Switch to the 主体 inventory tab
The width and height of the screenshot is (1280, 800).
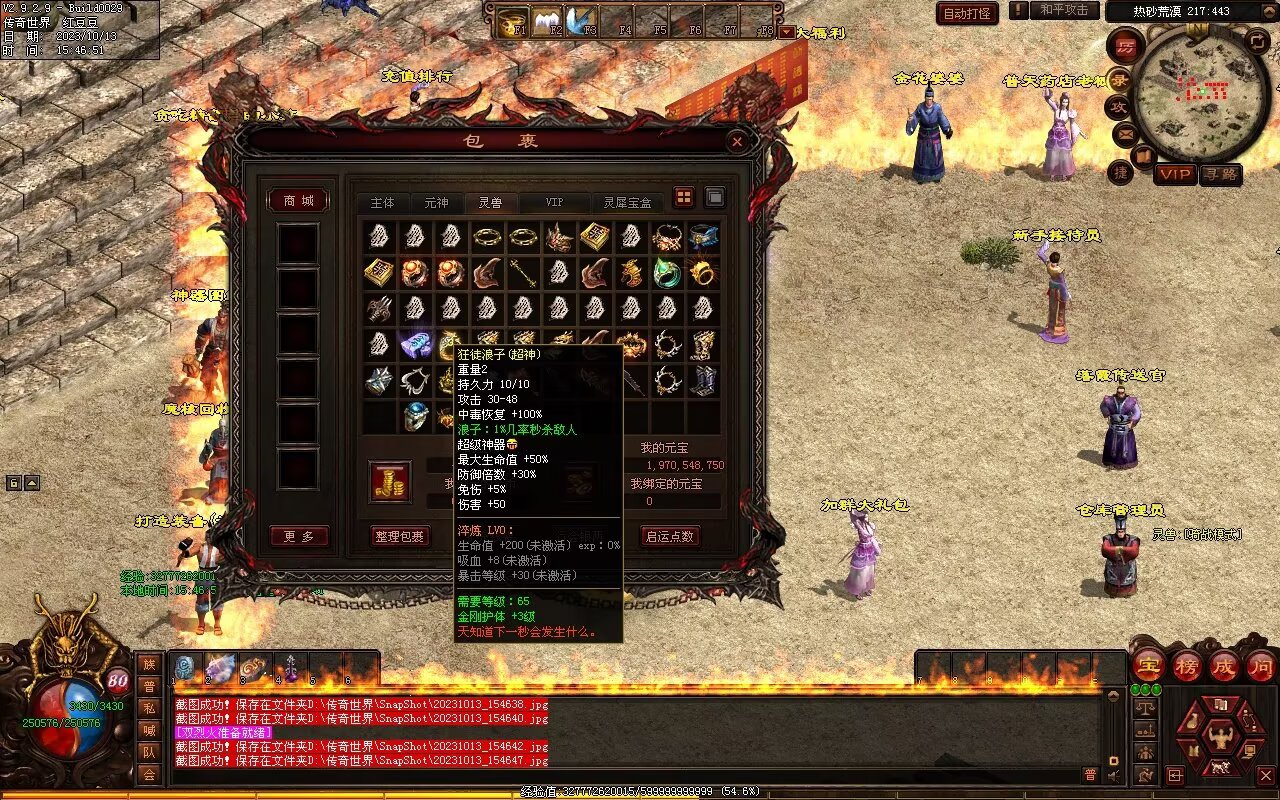383,202
